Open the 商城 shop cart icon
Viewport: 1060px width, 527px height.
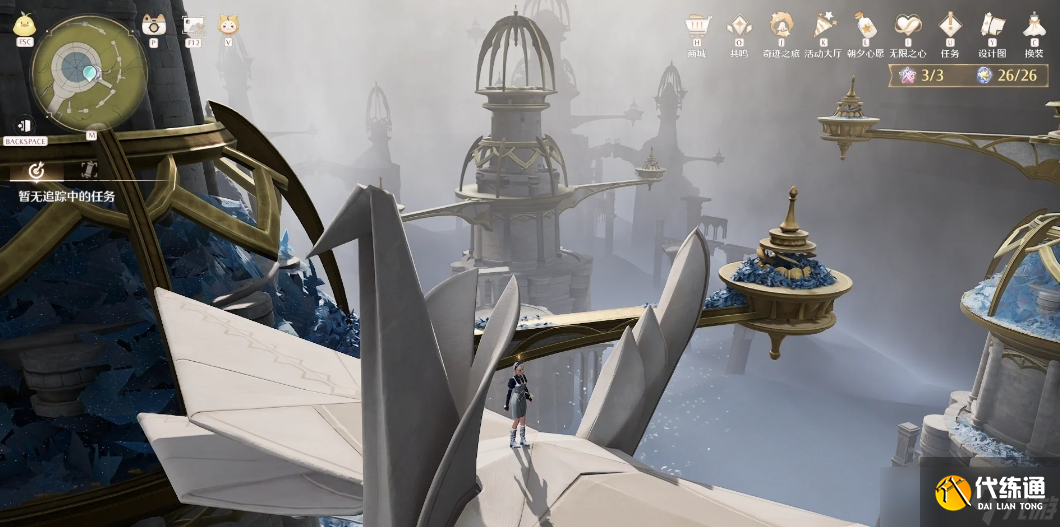pyautogui.click(x=696, y=26)
